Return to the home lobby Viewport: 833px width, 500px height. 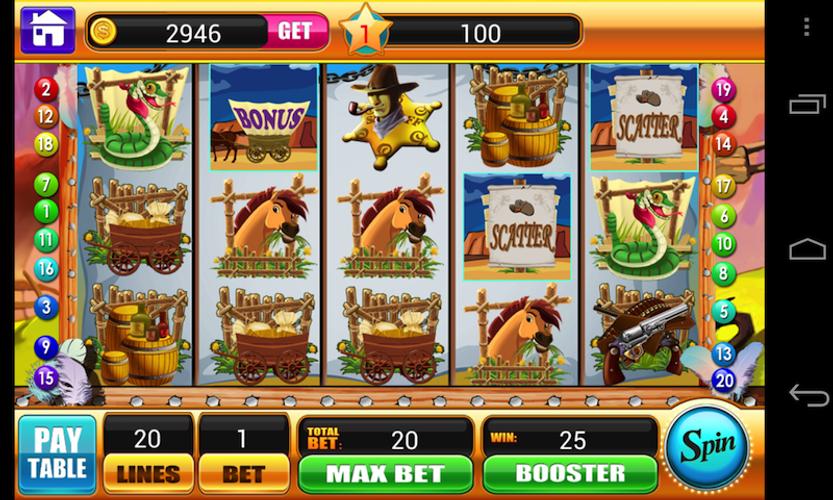coord(47,31)
